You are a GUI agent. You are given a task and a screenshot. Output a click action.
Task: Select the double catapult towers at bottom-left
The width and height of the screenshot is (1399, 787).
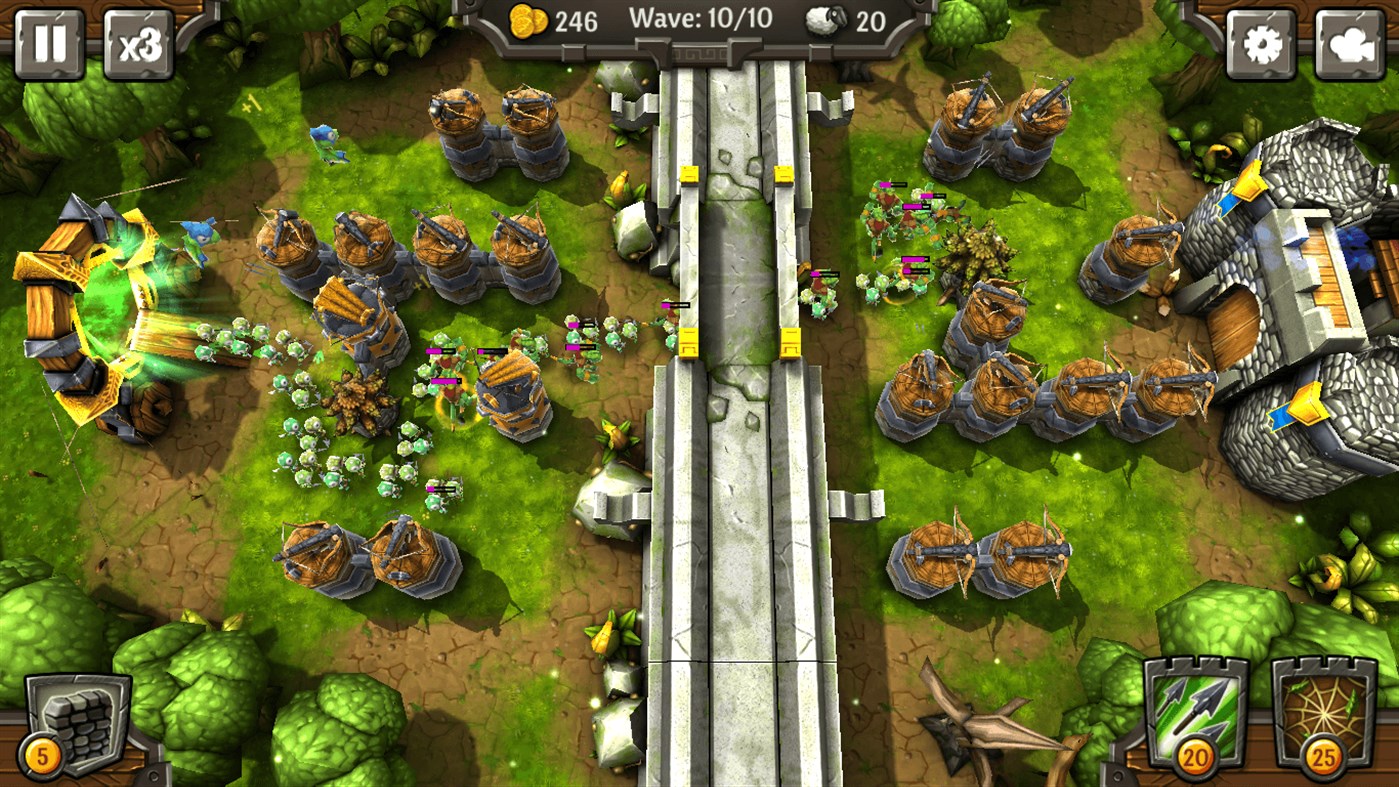360,552
